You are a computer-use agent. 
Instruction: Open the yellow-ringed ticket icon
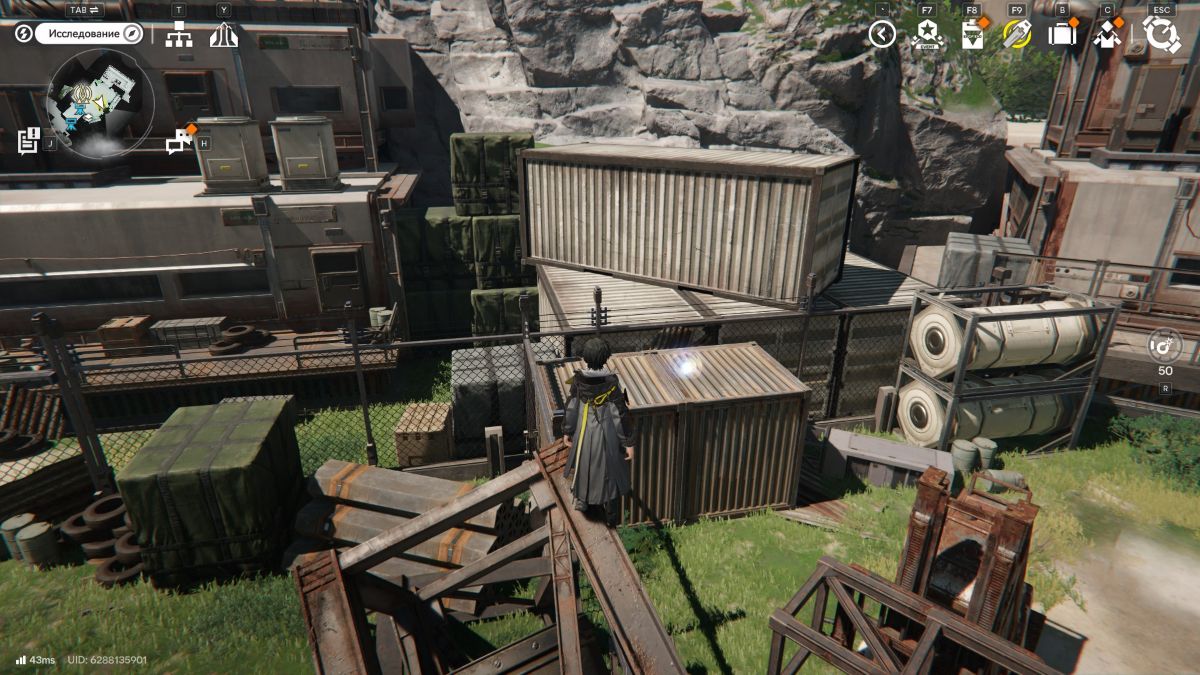tap(1016, 34)
